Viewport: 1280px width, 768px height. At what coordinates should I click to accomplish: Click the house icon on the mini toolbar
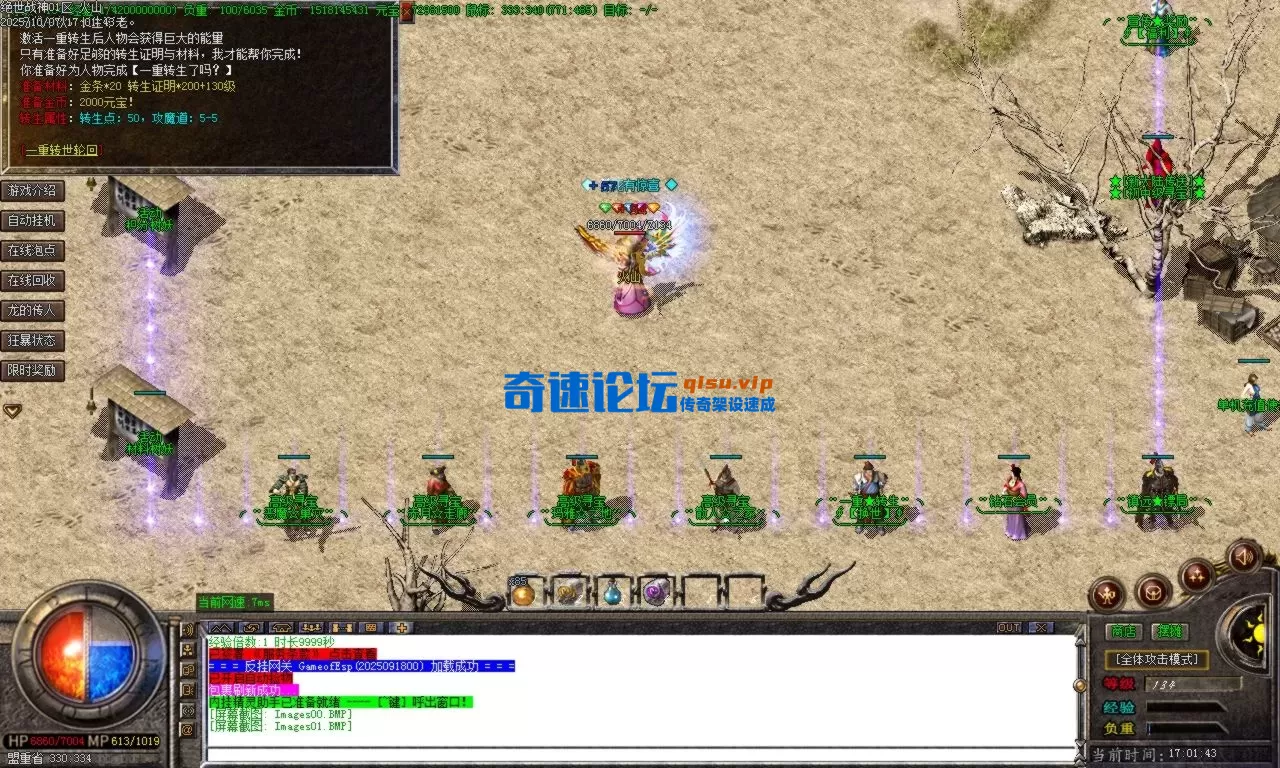click(282, 627)
